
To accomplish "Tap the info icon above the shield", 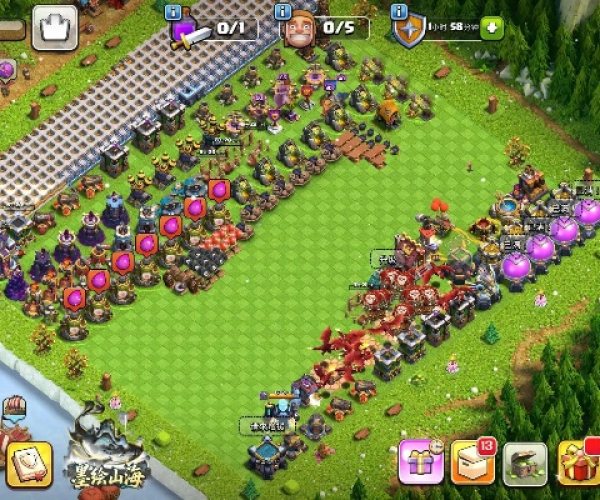I will click(x=399, y=12).
